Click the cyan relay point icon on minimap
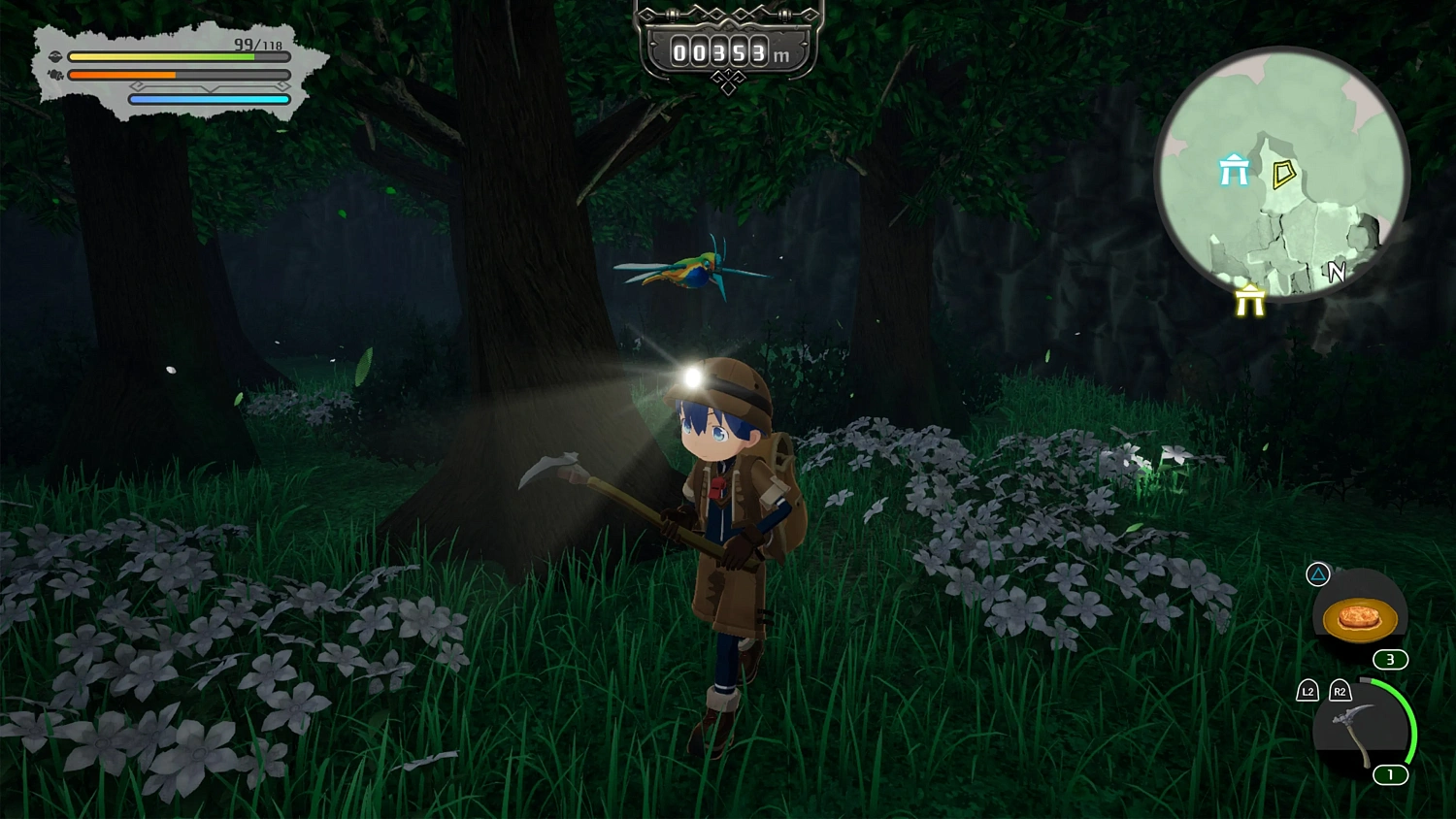 coord(1234,169)
